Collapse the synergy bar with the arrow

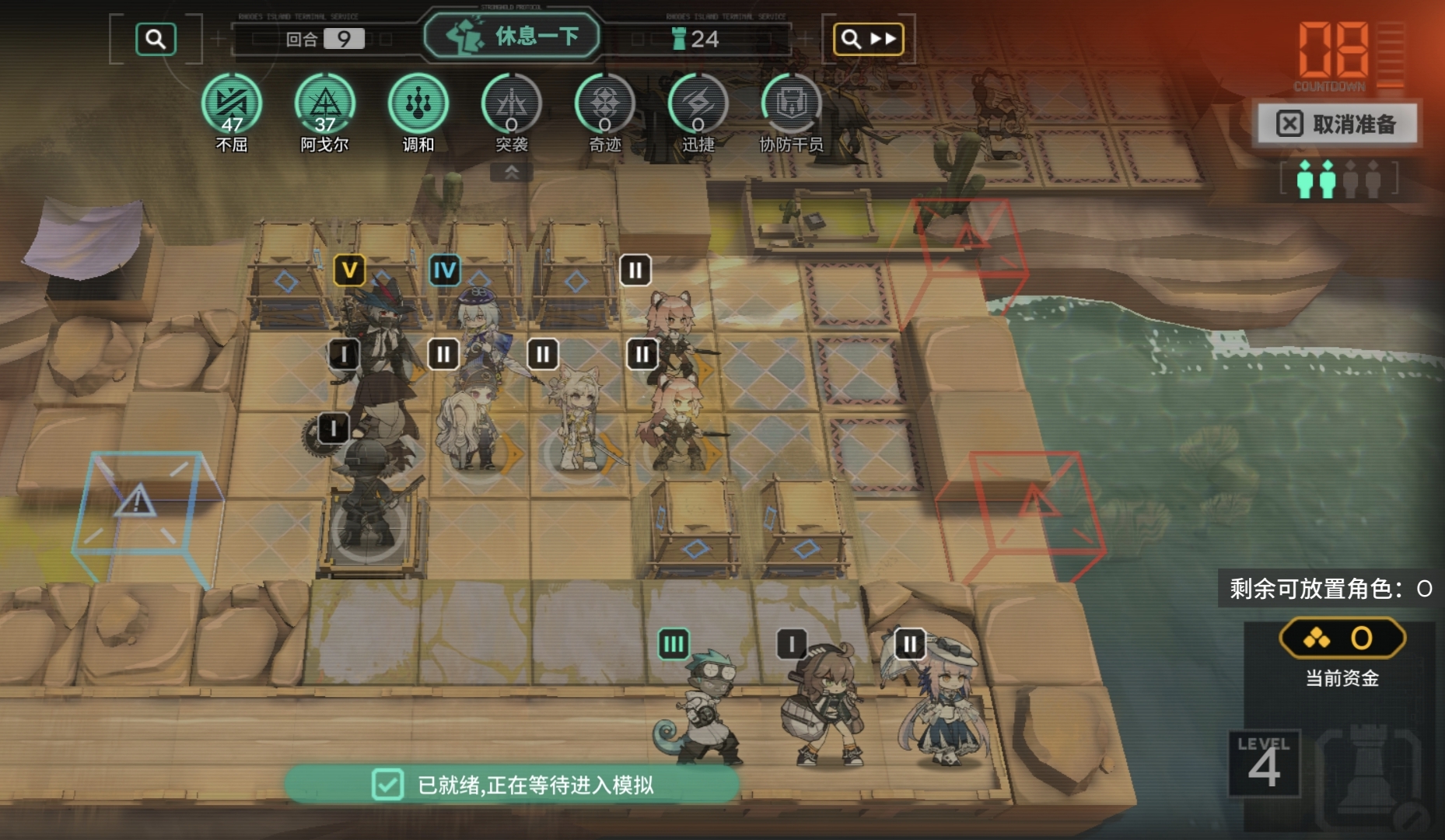pos(512,173)
